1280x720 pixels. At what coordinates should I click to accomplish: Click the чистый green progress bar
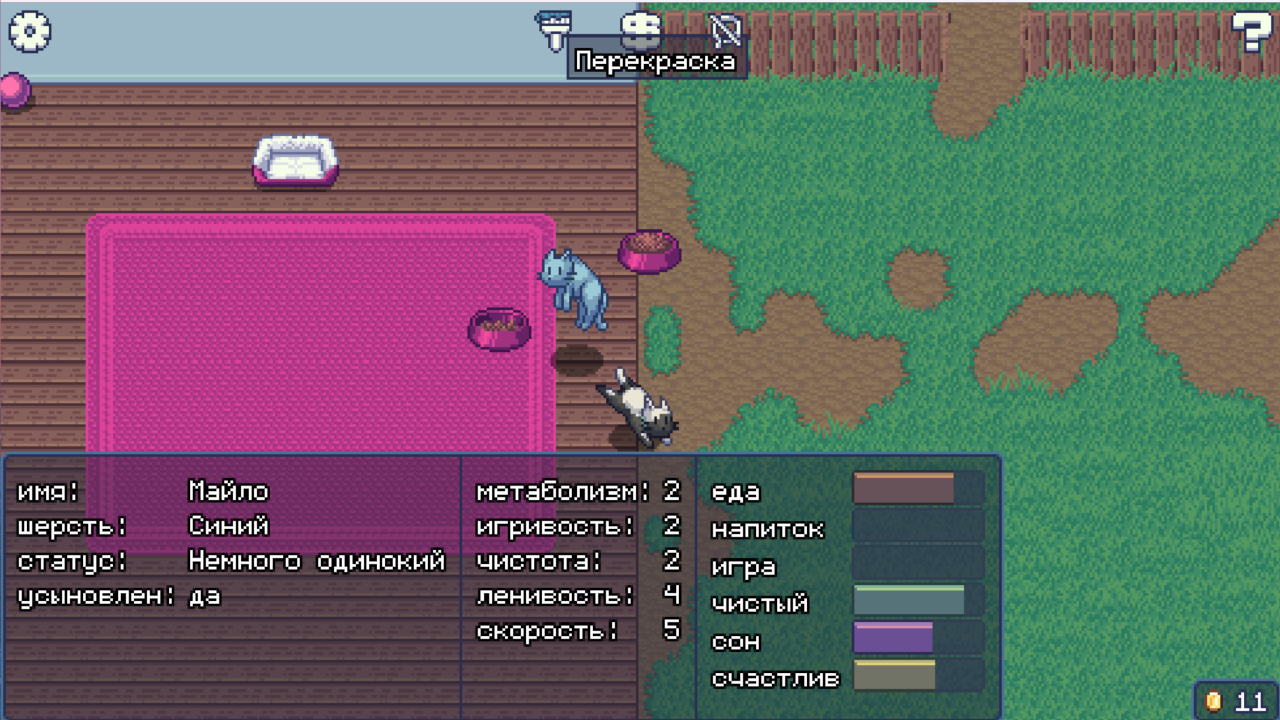(x=908, y=601)
